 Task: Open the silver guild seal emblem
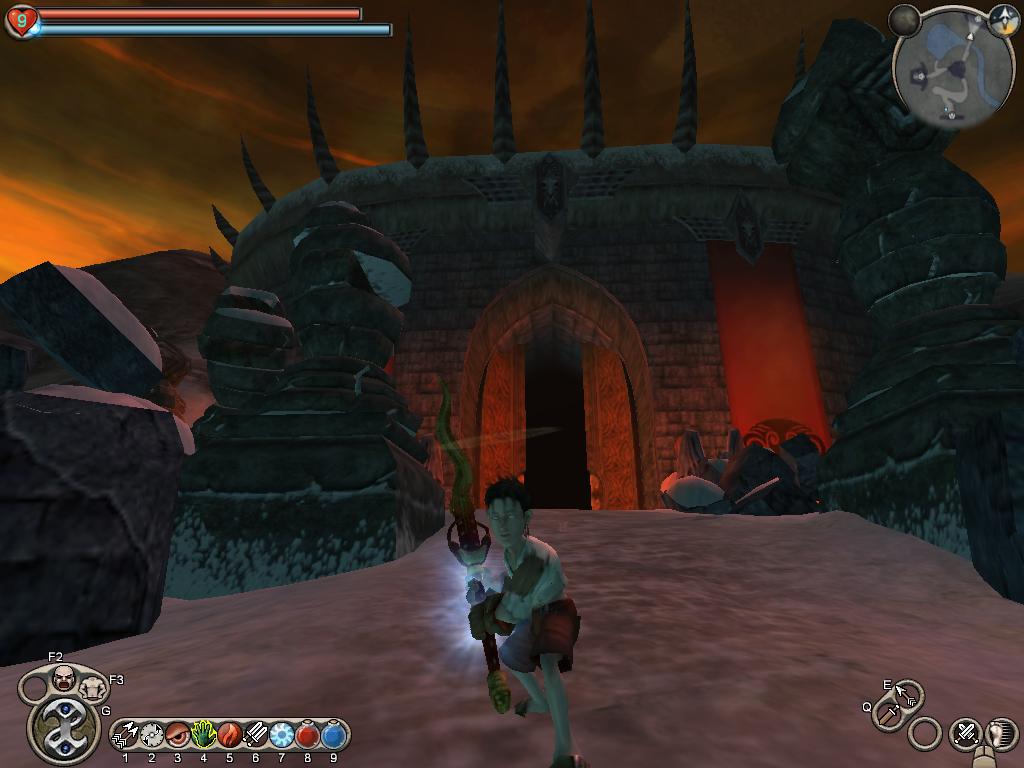[x=62, y=727]
